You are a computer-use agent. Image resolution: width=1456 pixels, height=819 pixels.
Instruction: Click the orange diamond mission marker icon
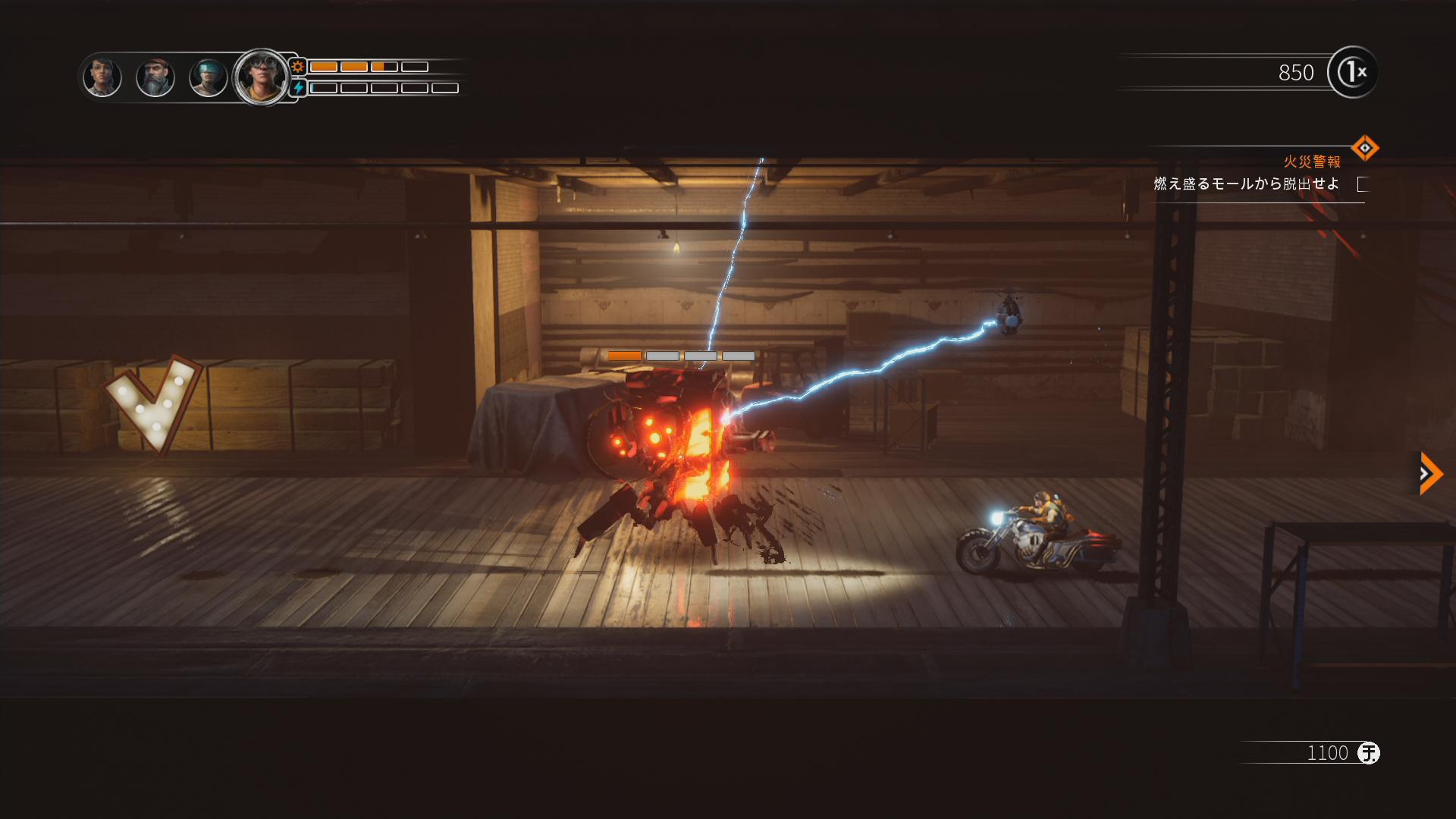coord(1364,148)
